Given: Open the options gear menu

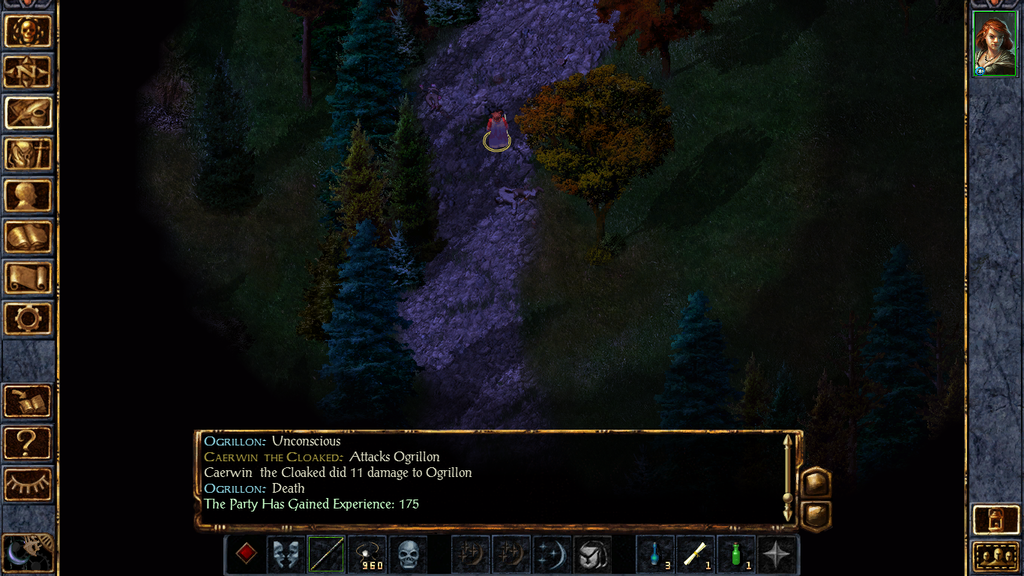Looking at the screenshot, I should pos(28,319).
